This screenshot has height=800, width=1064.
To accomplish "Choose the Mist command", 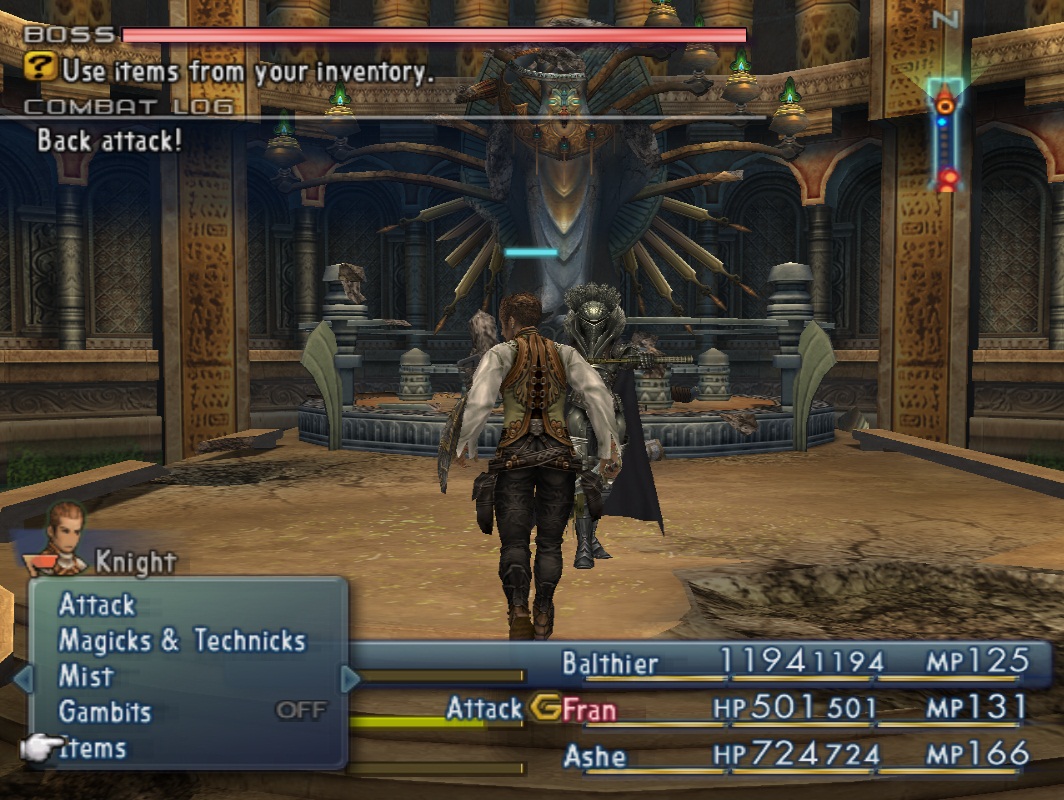I will [x=86, y=677].
